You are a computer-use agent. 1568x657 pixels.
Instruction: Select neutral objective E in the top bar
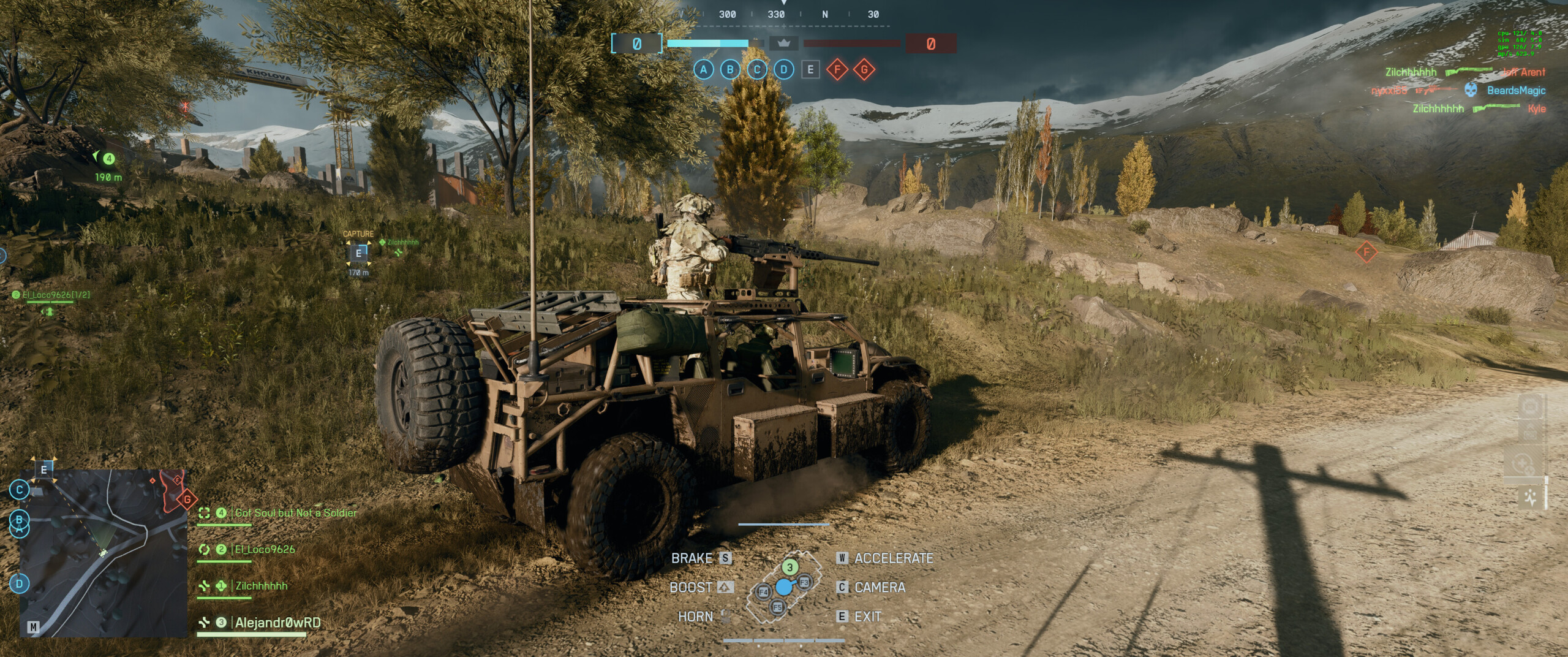tap(810, 70)
